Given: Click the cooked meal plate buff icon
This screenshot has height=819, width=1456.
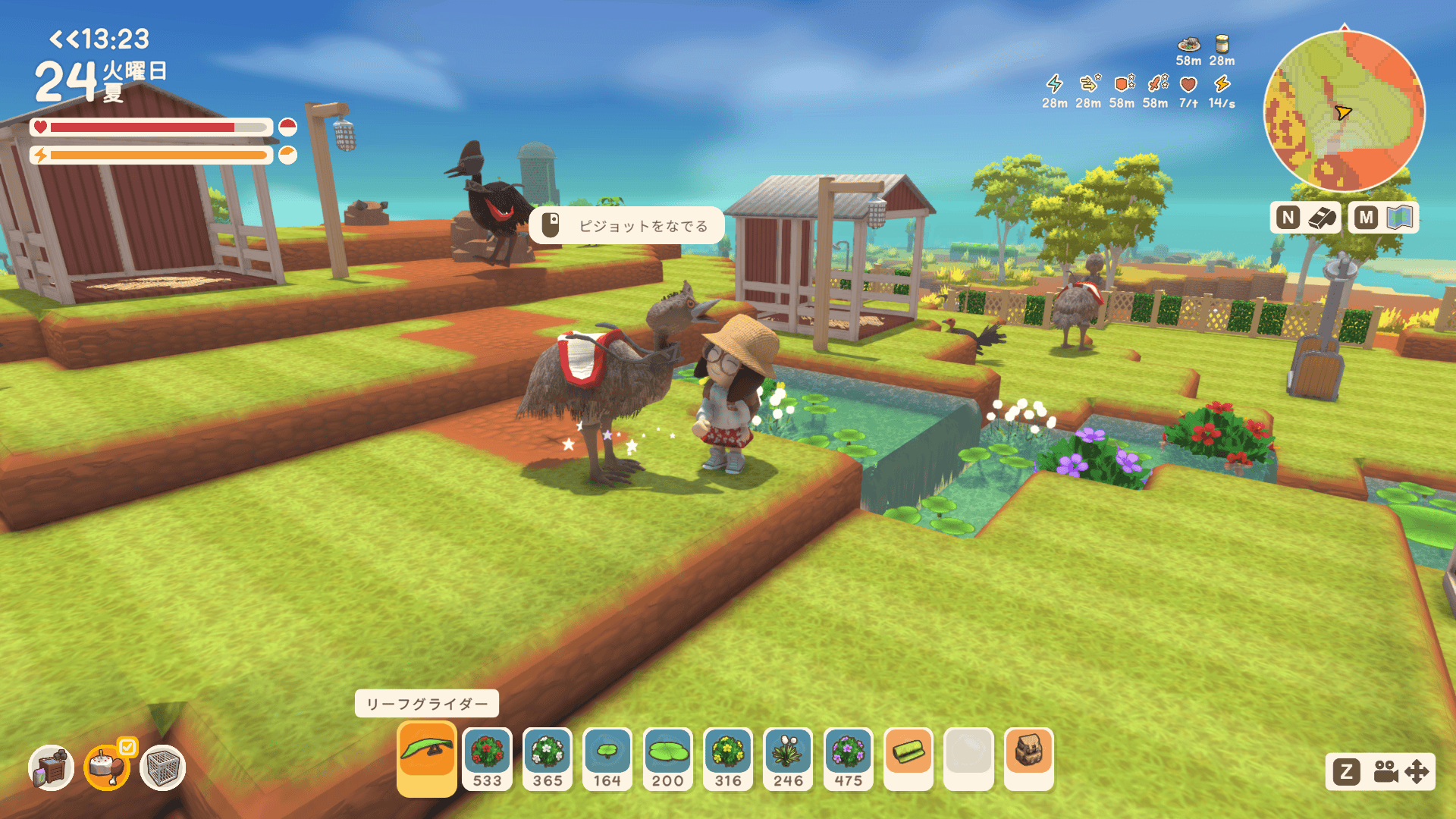Looking at the screenshot, I should point(1188,44).
